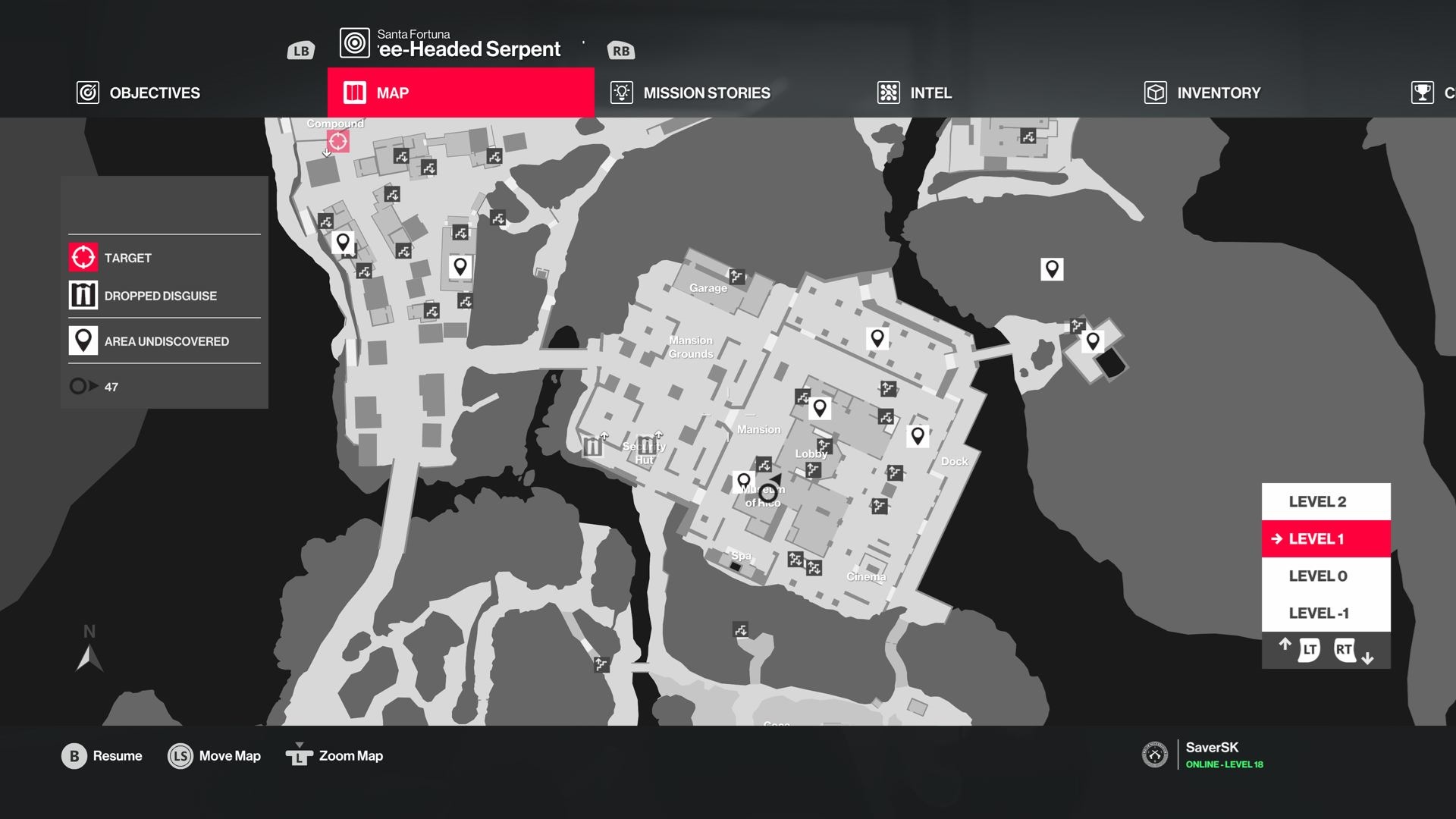Select the undiscovered area pin on the Dock
This screenshot has width=1456, height=819.
coord(918,435)
